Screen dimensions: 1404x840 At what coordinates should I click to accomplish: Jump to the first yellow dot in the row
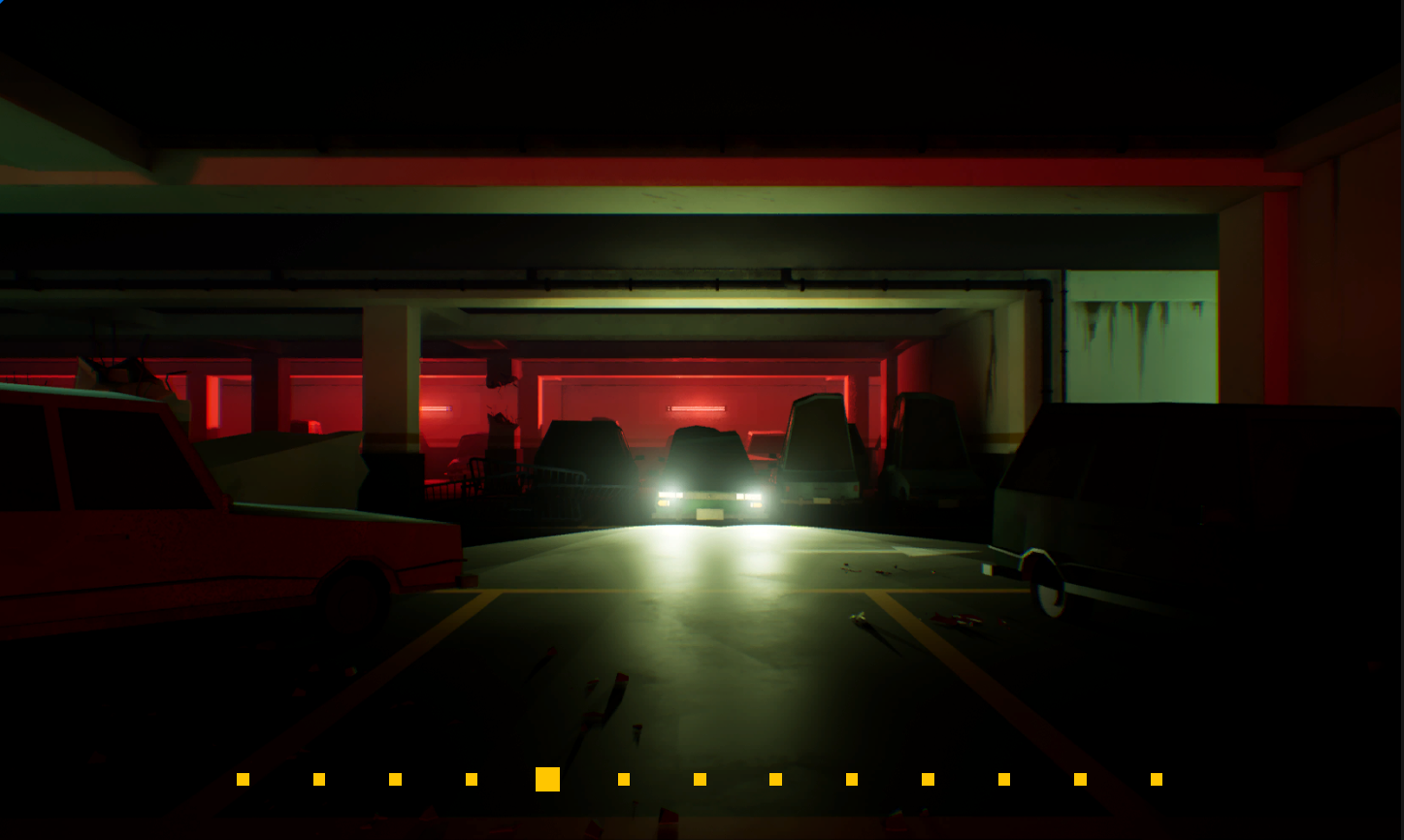click(243, 779)
